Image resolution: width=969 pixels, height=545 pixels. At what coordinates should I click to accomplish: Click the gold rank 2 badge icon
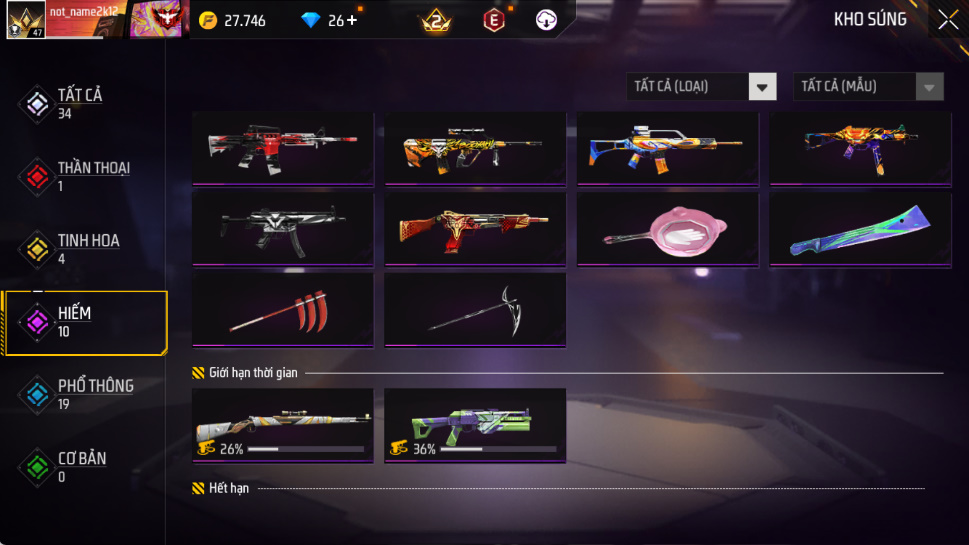coord(435,20)
